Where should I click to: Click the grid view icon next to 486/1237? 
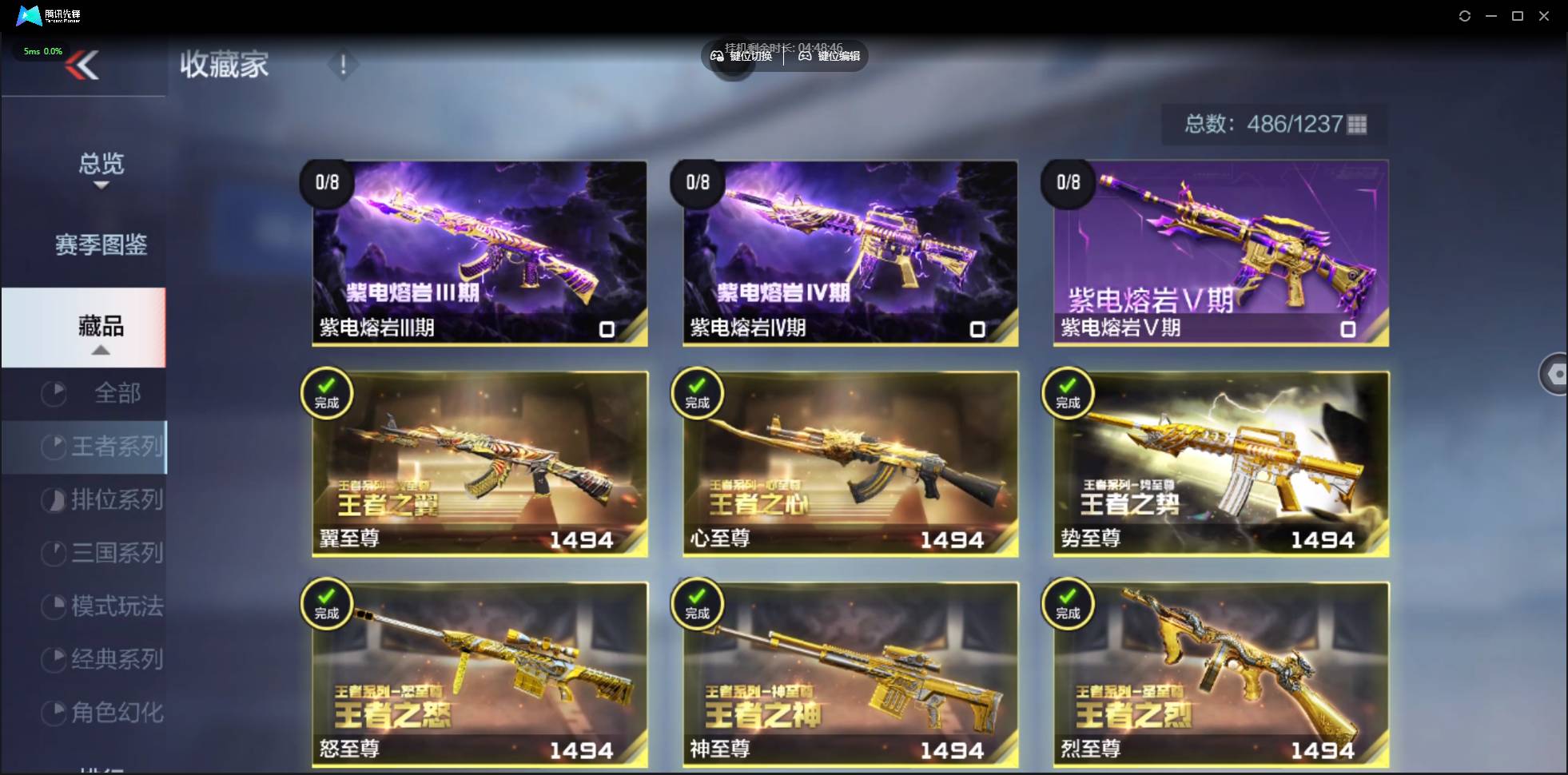point(1356,124)
